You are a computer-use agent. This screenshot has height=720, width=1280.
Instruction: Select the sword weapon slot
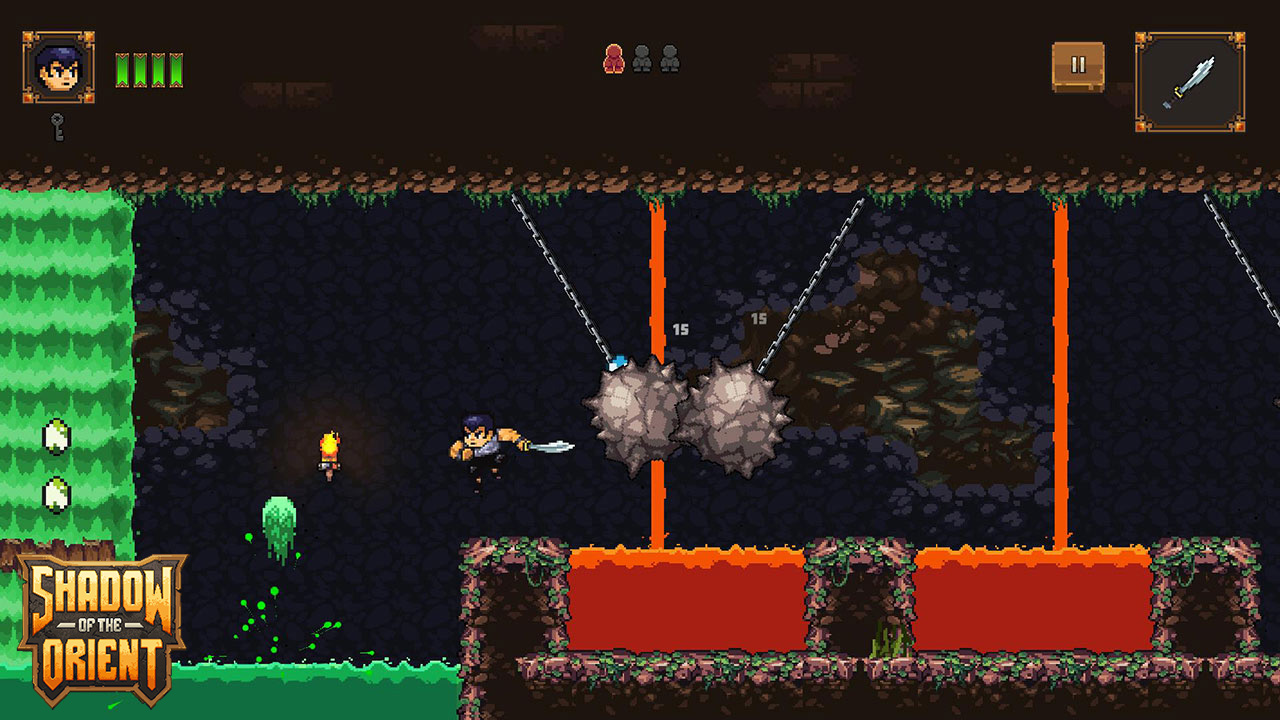[x=1189, y=82]
